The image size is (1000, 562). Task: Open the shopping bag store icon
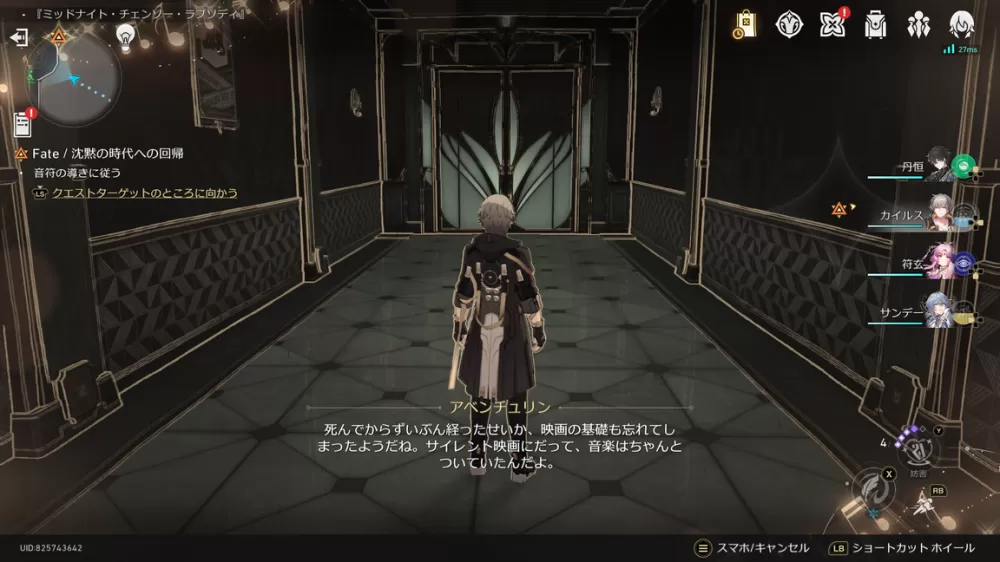[x=744, y=24]
